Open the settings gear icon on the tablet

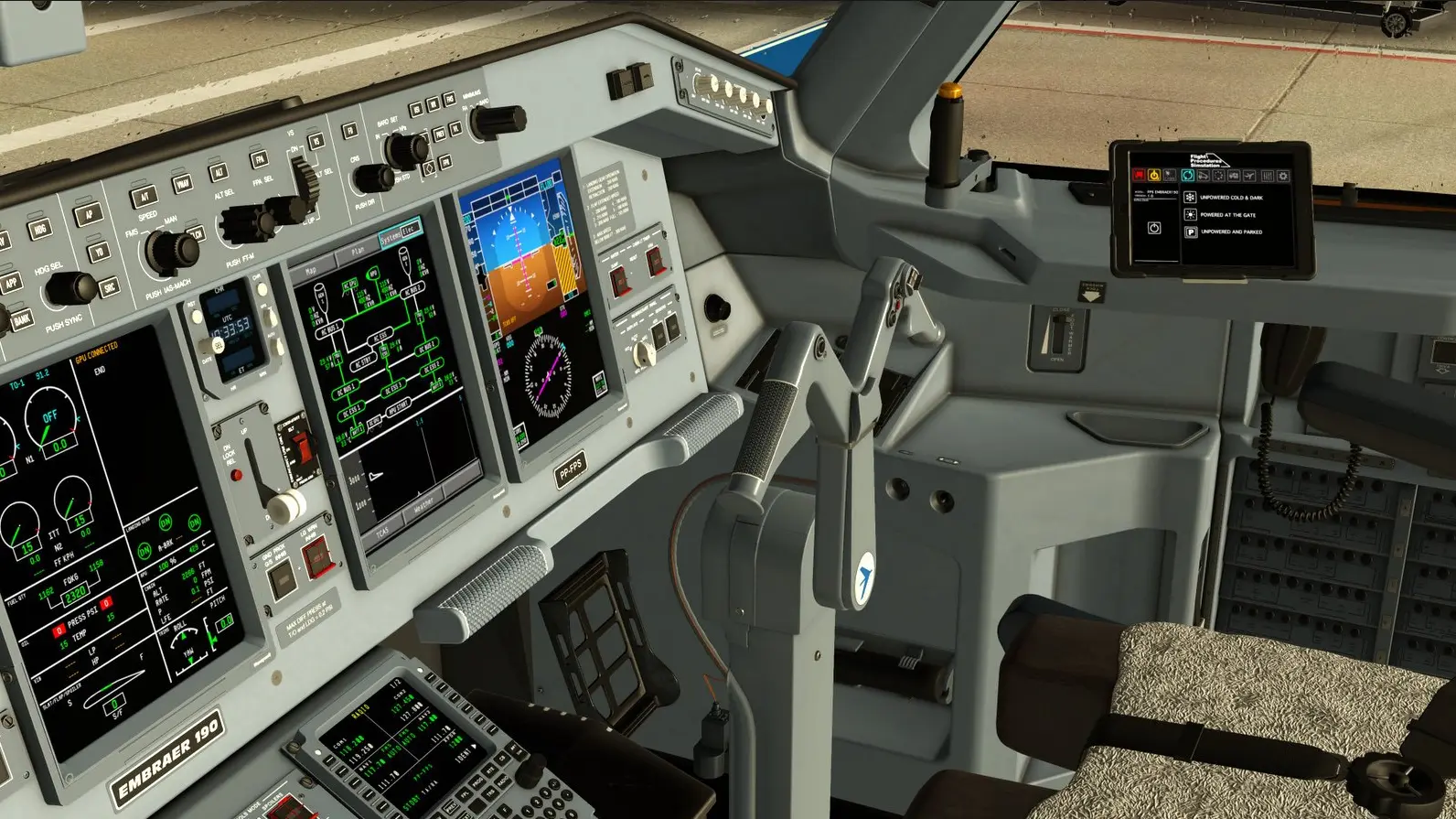(1284, 177)
